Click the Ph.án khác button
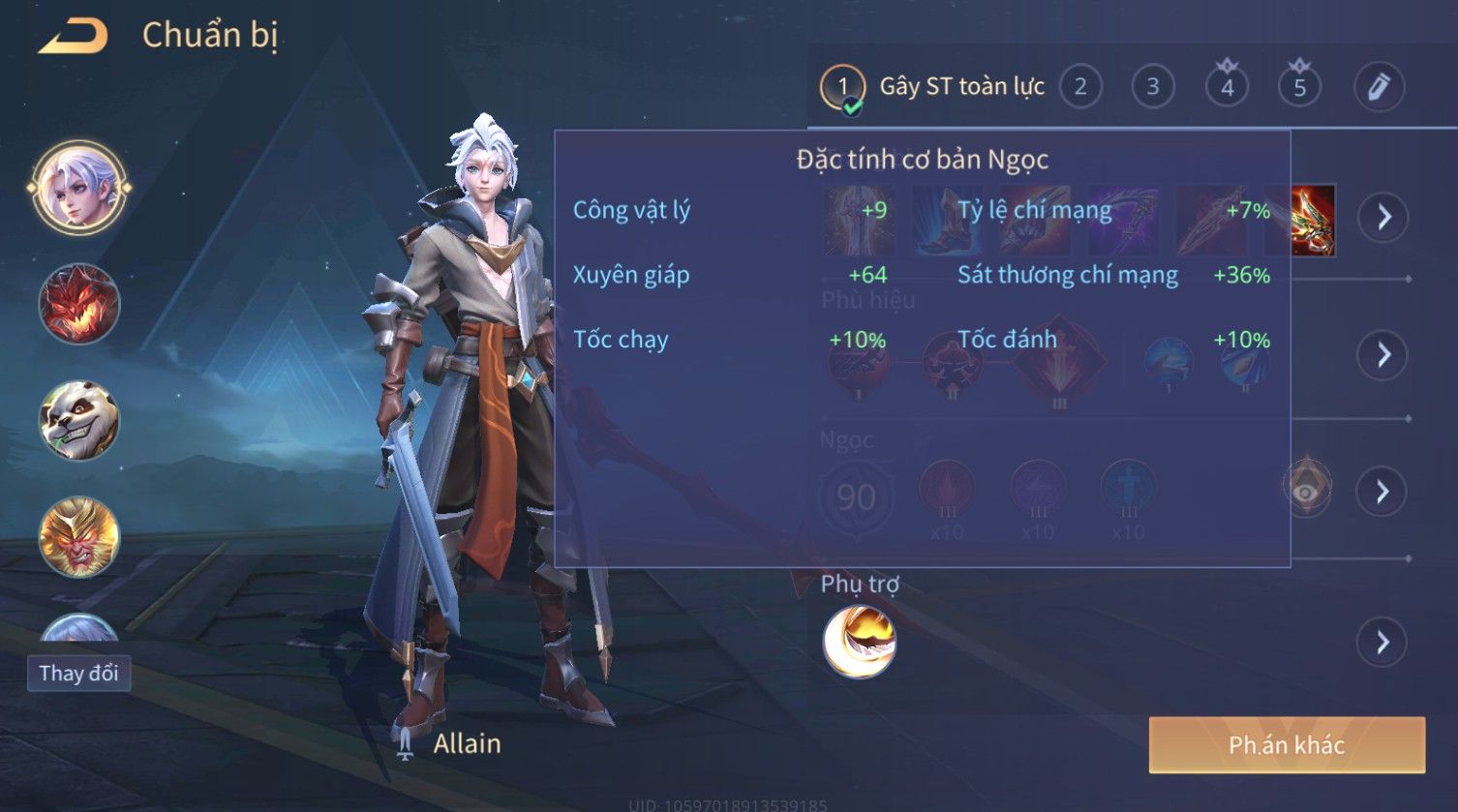This screenshot has width=1458, height=812. tap(1287, 744)
